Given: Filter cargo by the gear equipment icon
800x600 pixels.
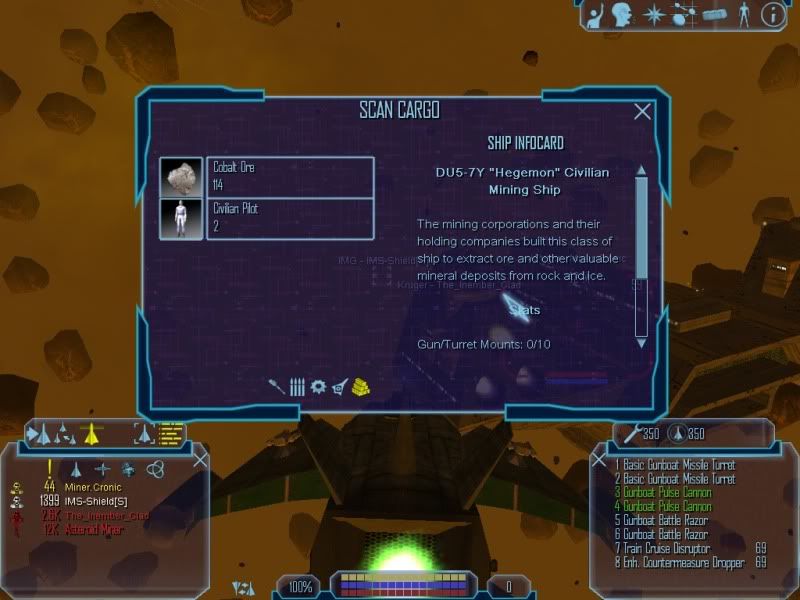Looking at the screenshot, I should coord(318,386).
